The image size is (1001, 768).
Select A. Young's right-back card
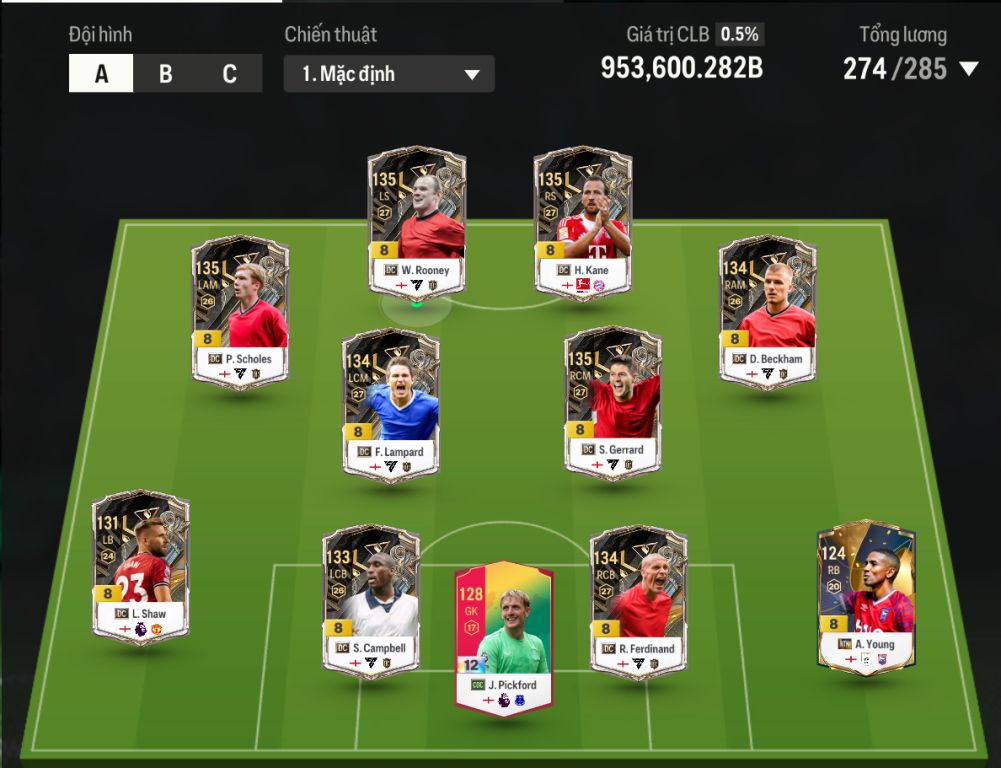(x=866, y=596)
